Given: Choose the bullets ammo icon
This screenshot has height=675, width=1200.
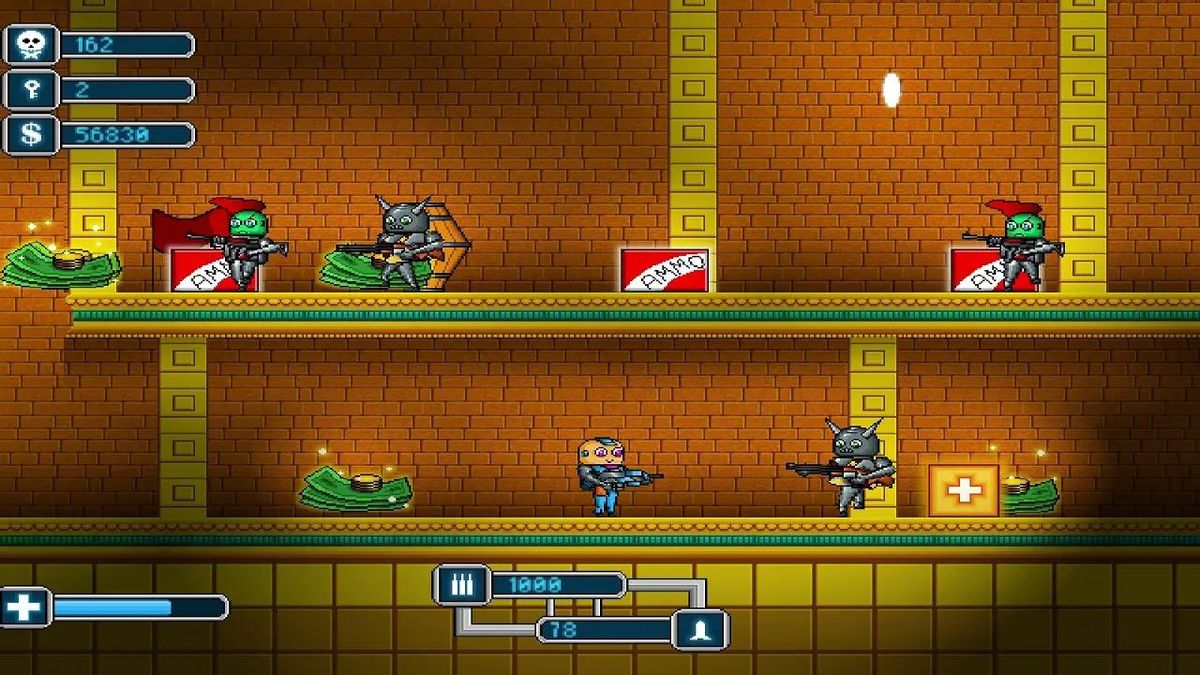Looking at the screenshot, I should pos(461,585).
